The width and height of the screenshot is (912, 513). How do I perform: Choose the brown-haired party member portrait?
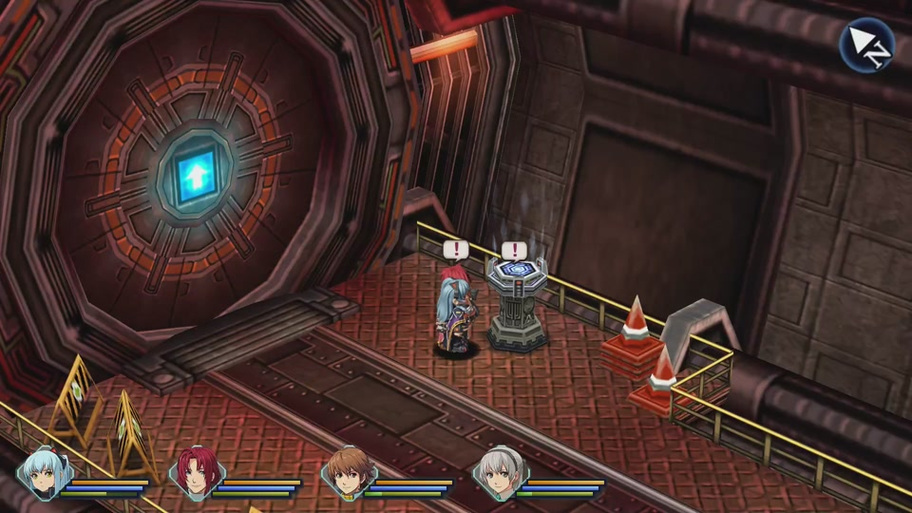344,474
